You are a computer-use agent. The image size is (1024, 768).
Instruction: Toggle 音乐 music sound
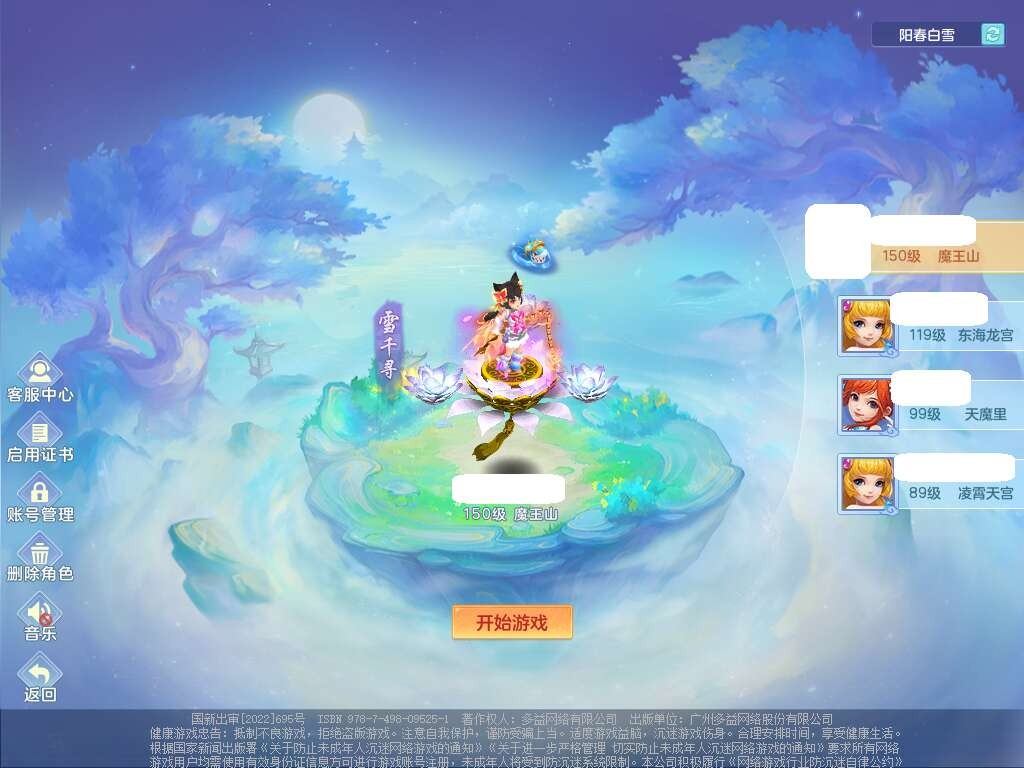click(x=40, y=616)
